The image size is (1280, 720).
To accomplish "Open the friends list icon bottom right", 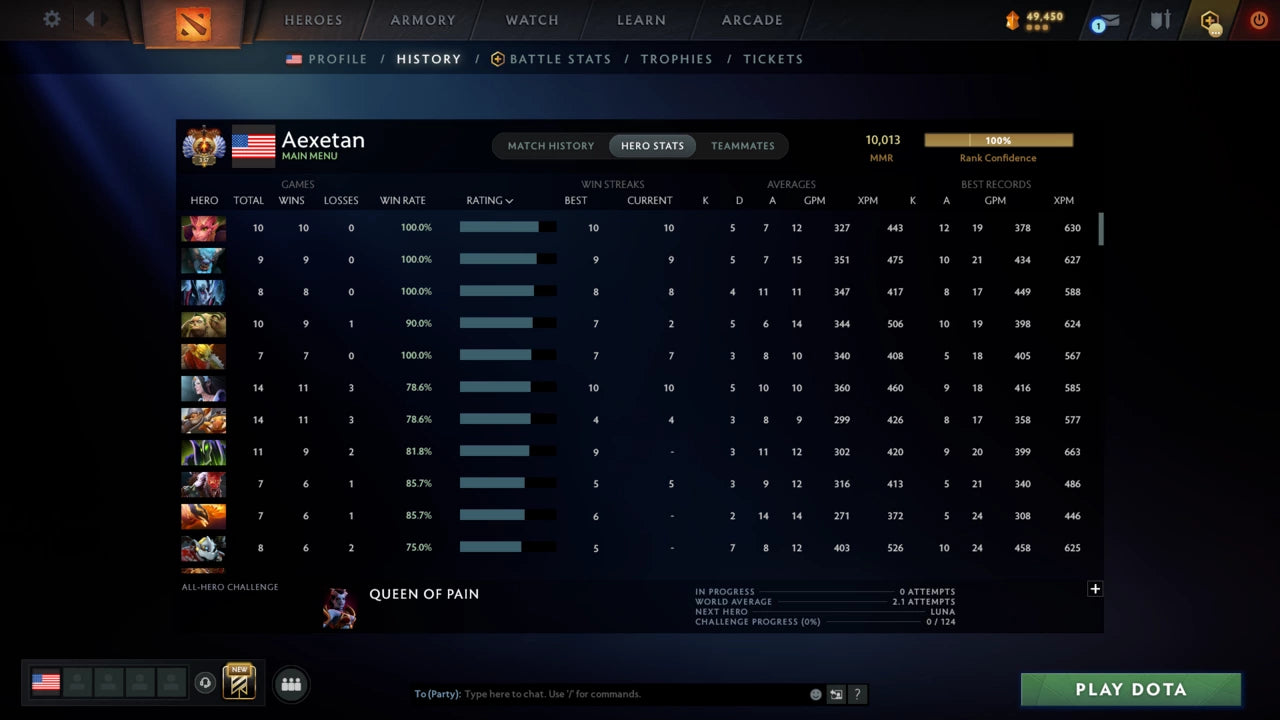I will pyautogui.click(x=291, y=684).
